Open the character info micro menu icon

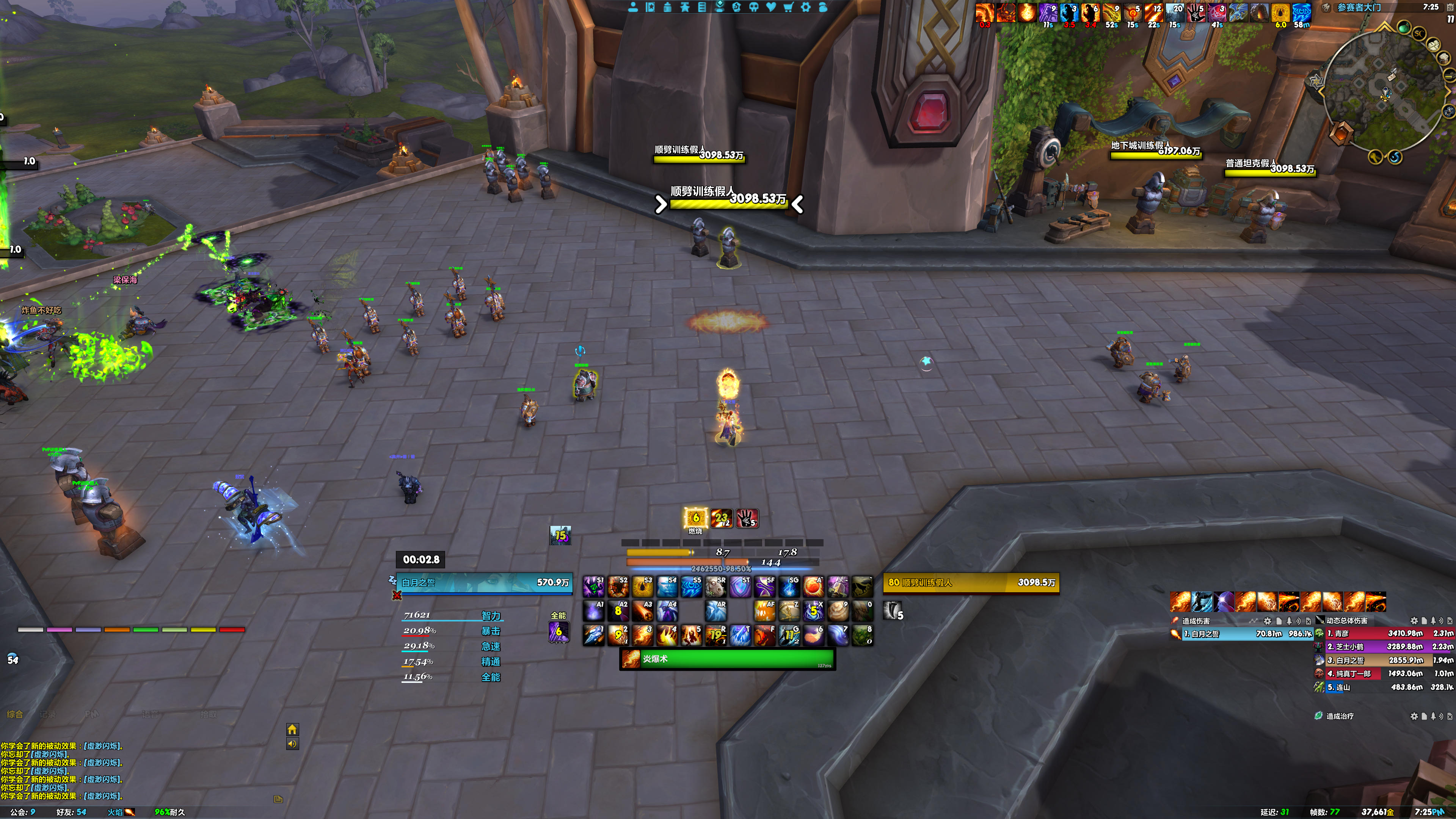coord(633,7)
